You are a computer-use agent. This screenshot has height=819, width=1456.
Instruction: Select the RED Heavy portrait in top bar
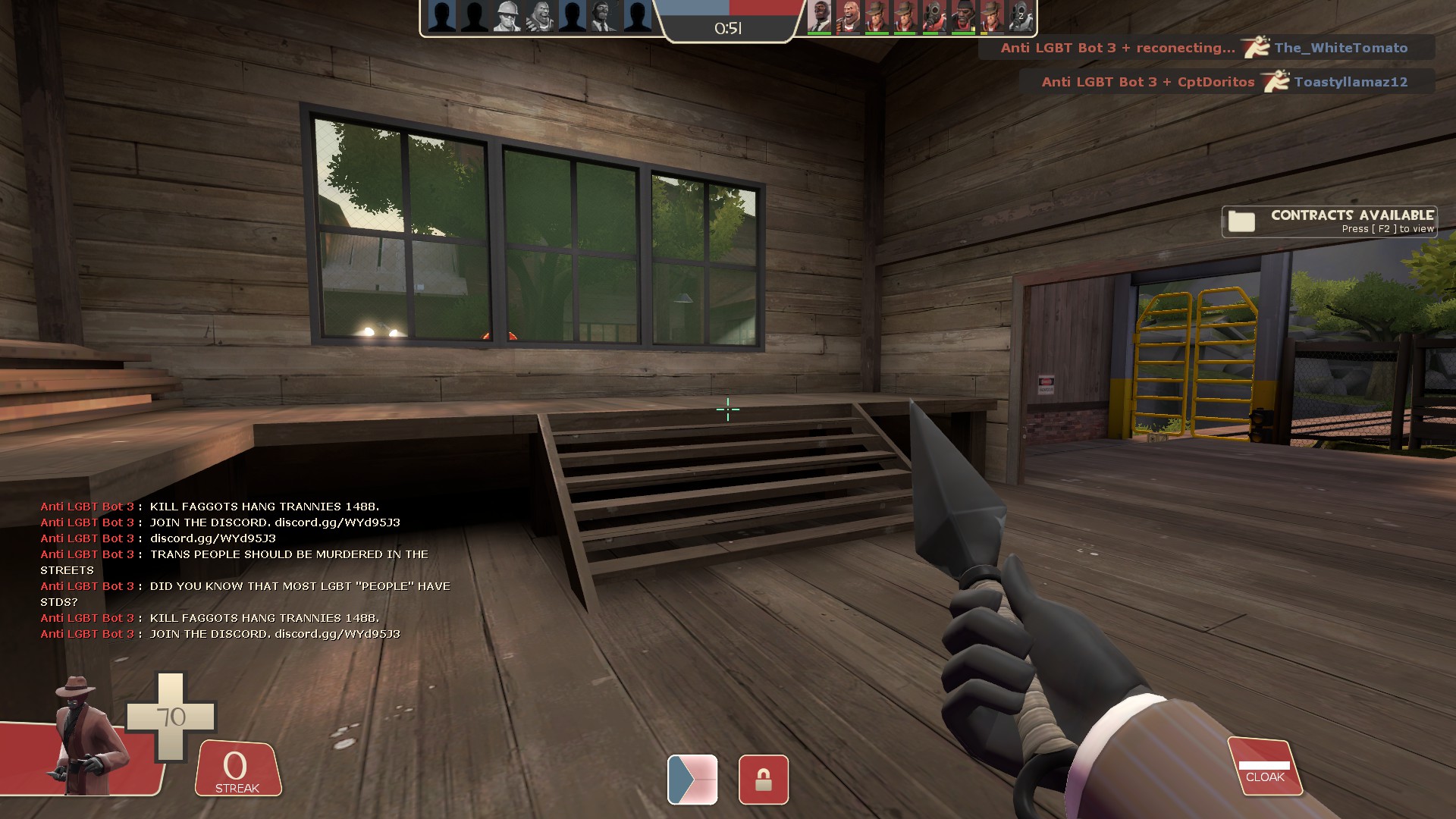[x=848, y=16]
